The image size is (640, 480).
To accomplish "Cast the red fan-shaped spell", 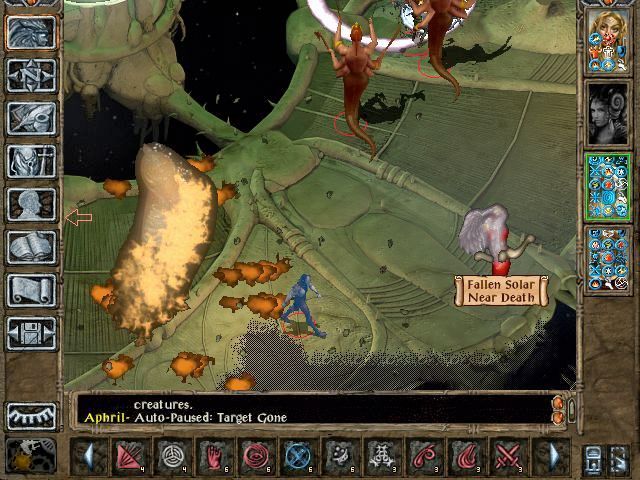I will pos(130,456).
